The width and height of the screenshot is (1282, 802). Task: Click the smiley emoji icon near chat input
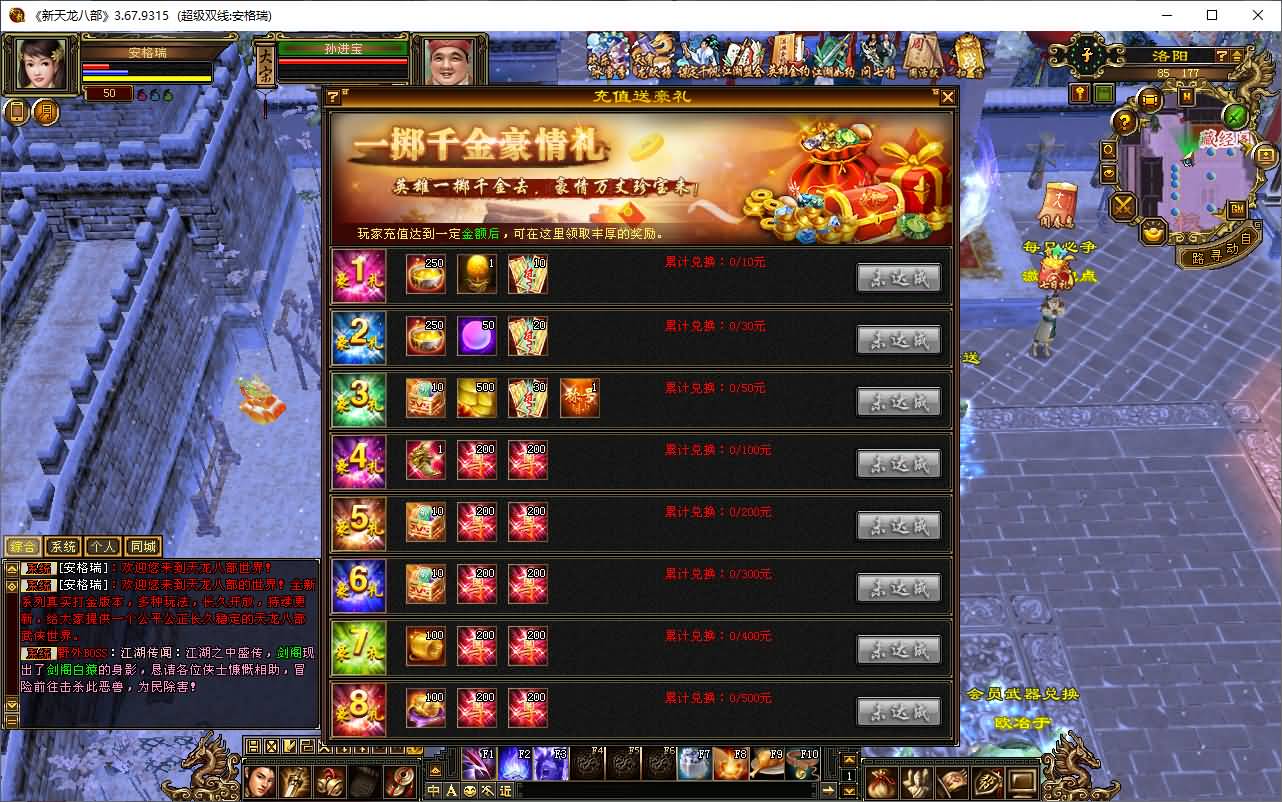(x=470, y=791)
